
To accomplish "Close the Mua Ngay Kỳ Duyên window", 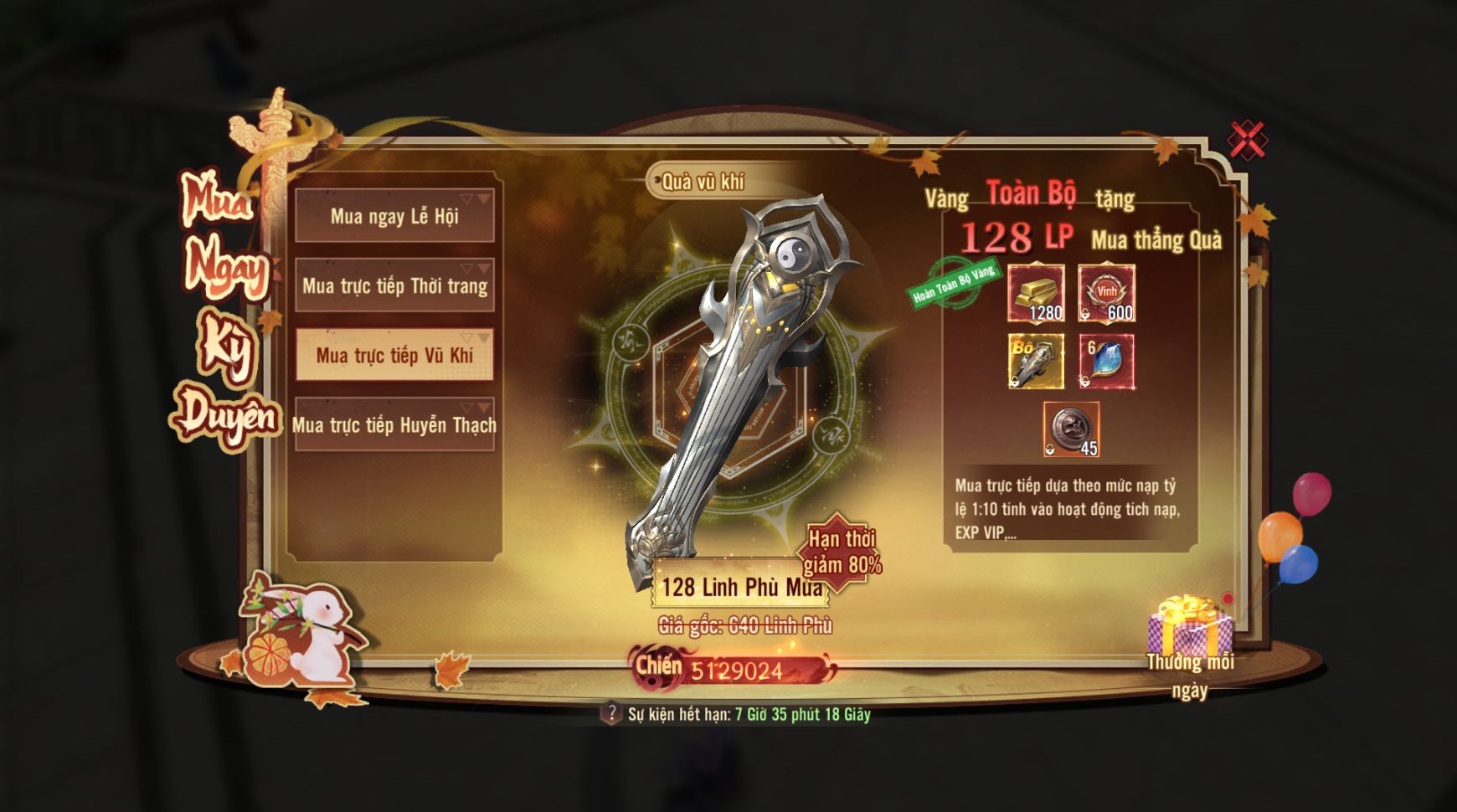I will pyautogui.click(x=1247, y=140).
